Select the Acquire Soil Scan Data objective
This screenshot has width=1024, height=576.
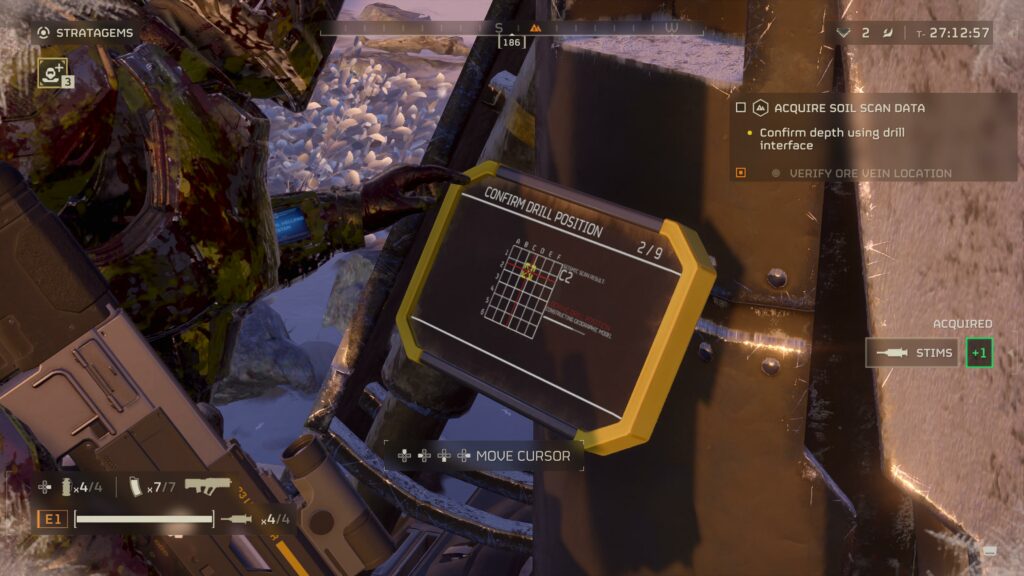point(849,107)
